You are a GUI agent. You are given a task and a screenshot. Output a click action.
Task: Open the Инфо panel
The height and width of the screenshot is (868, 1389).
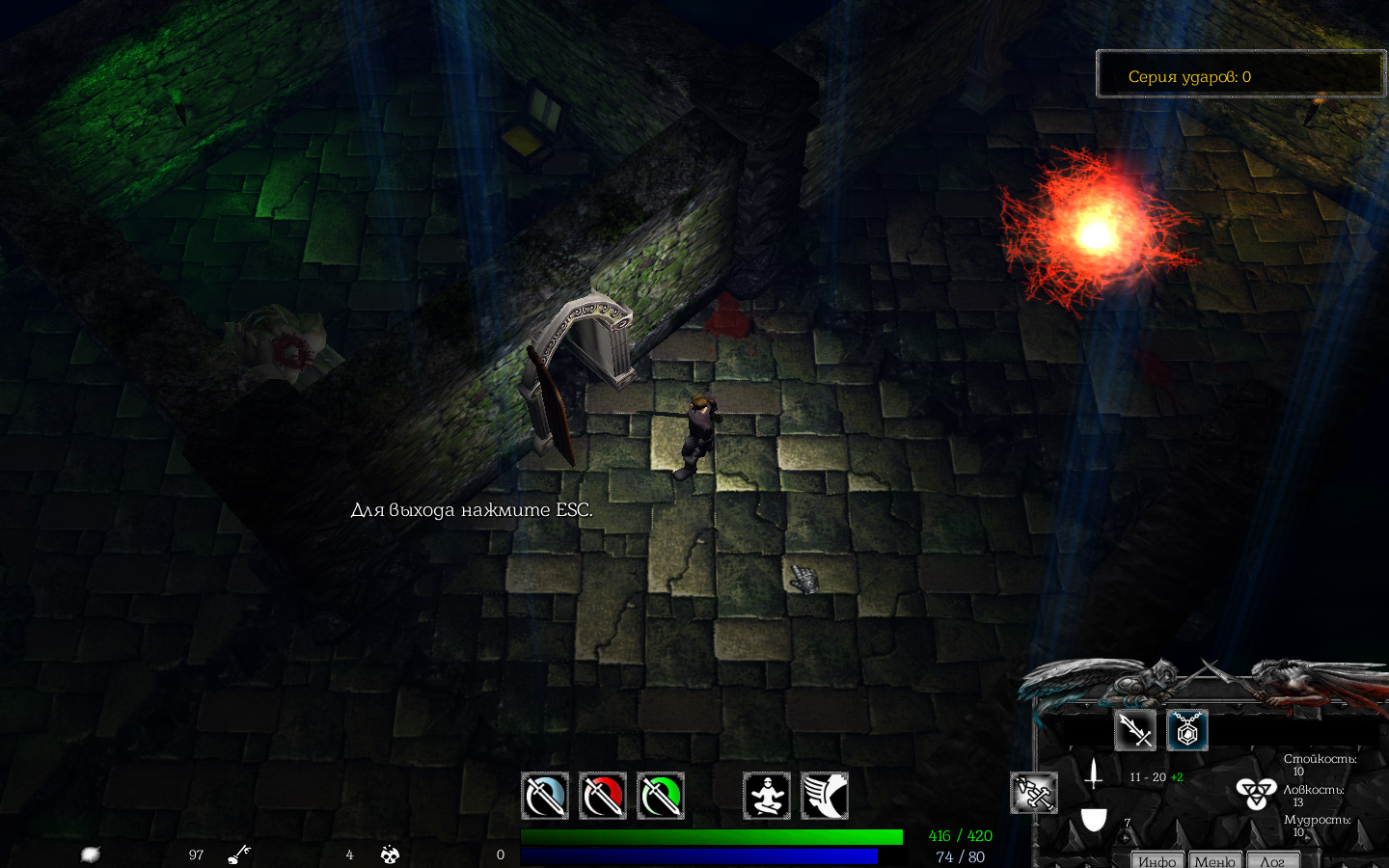(x=1157, y=860)
